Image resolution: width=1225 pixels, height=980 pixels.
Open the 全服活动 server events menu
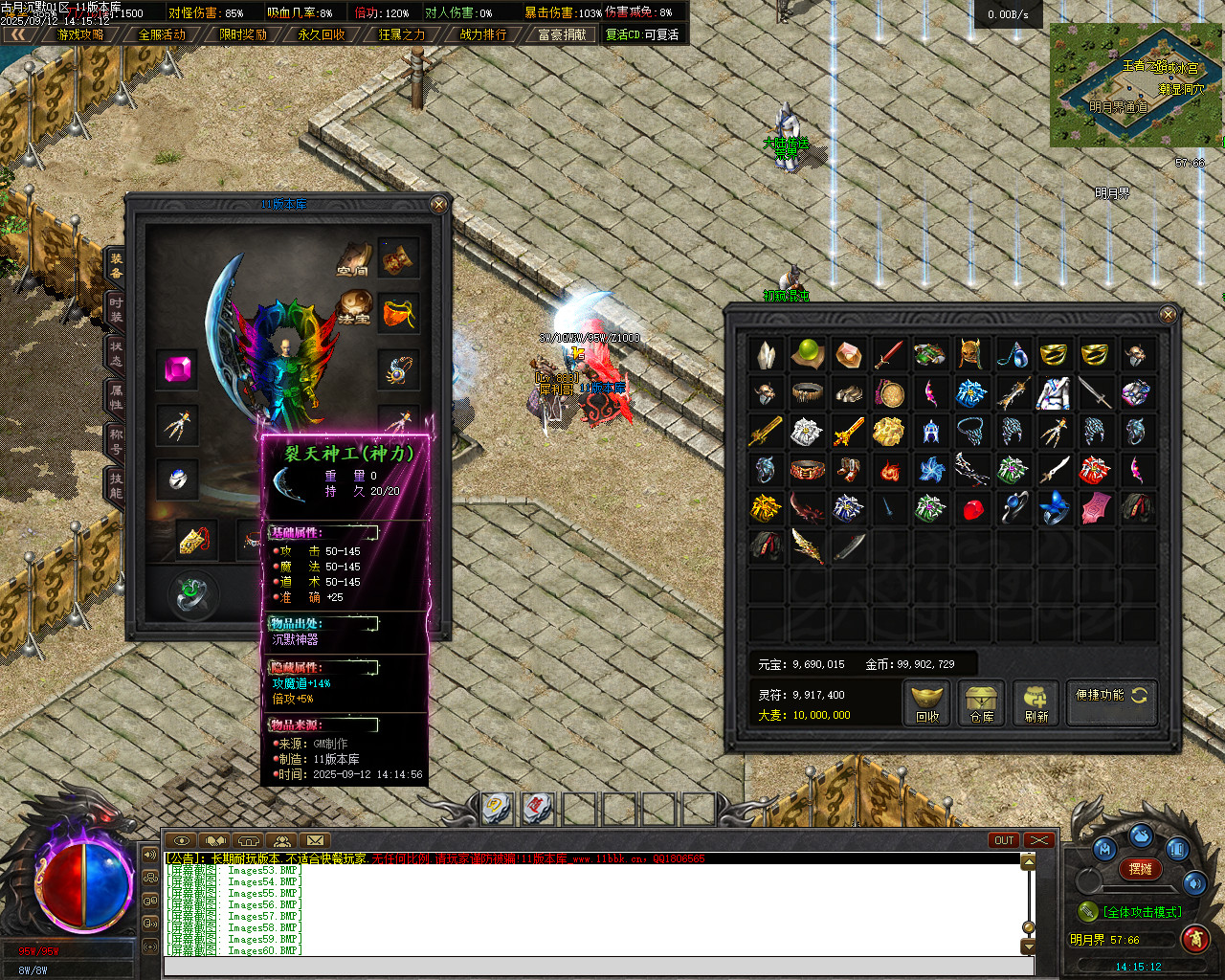[162, 34]
